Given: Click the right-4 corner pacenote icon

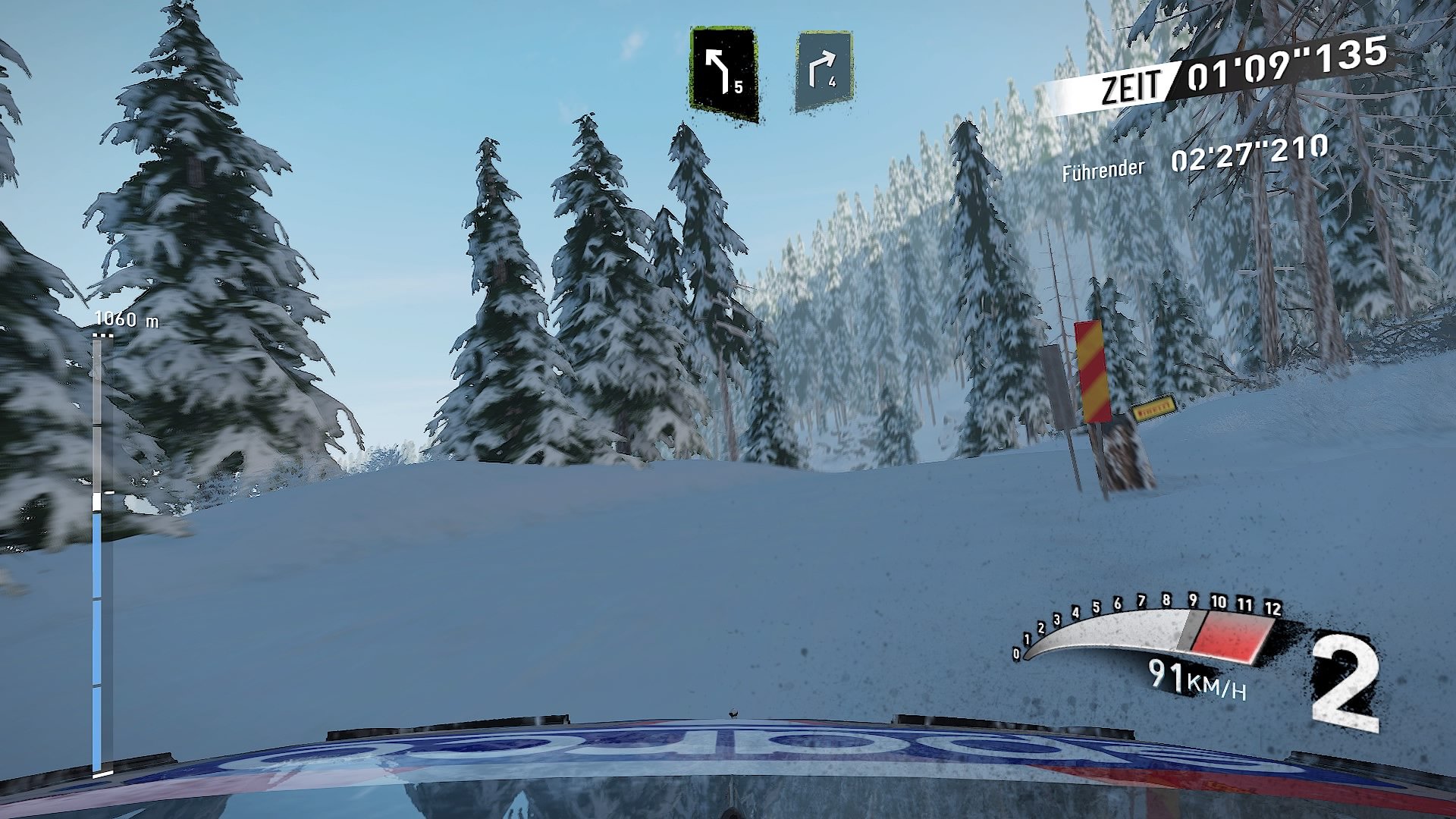Looking at the screenshot, I should pyautogui.click(x=824, y=68).
